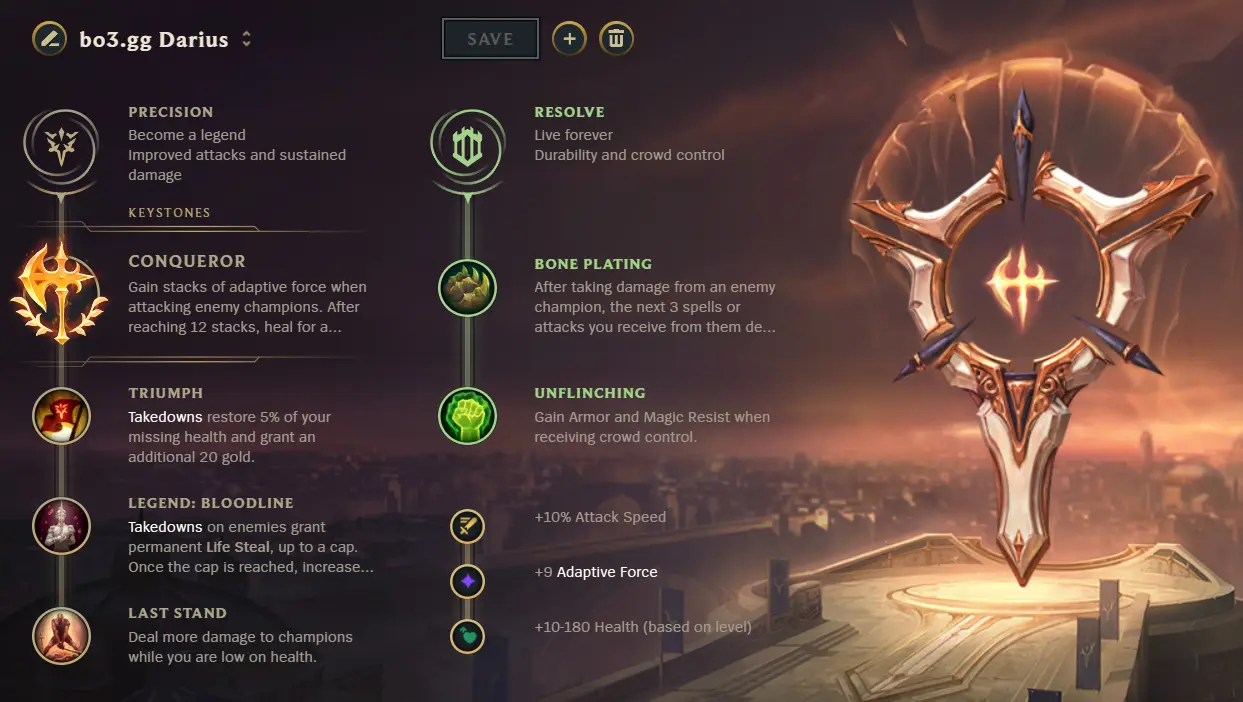Open the rune page selection dropdown
Viewport: 1243px width, 702px height.
tap(247, 40)
